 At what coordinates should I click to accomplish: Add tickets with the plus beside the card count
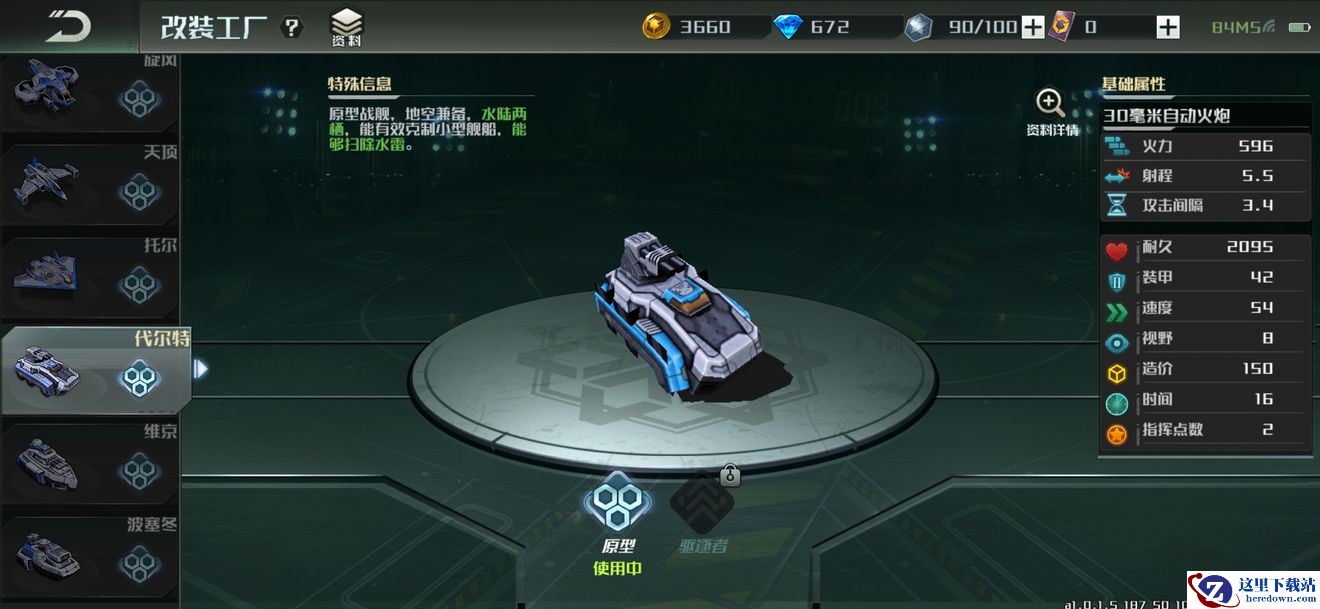1168,27
